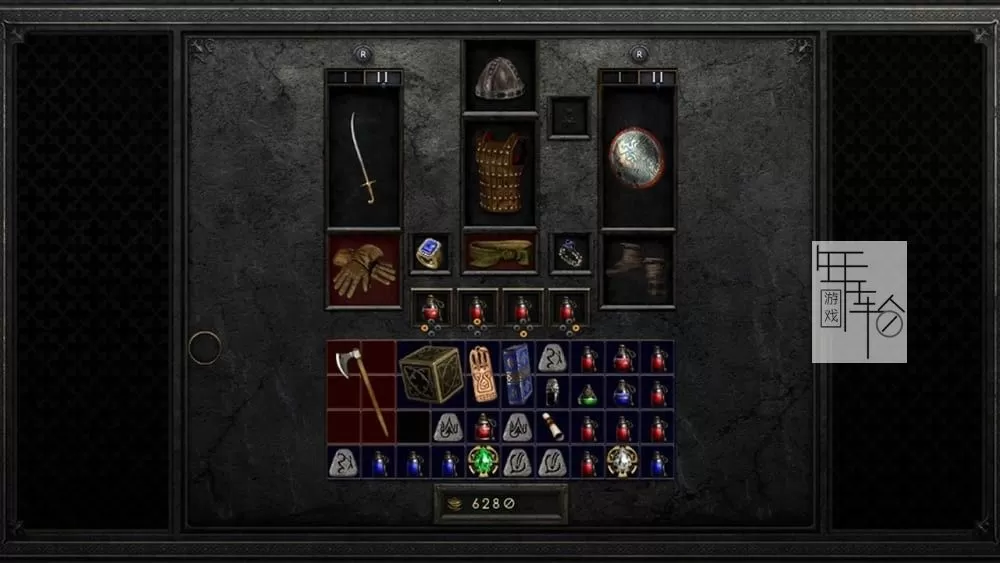Viewport: 1000px width, 563px height.
Task: Select the white diamond jewel item
Action: pyautogui.click(x=622, y=461)
